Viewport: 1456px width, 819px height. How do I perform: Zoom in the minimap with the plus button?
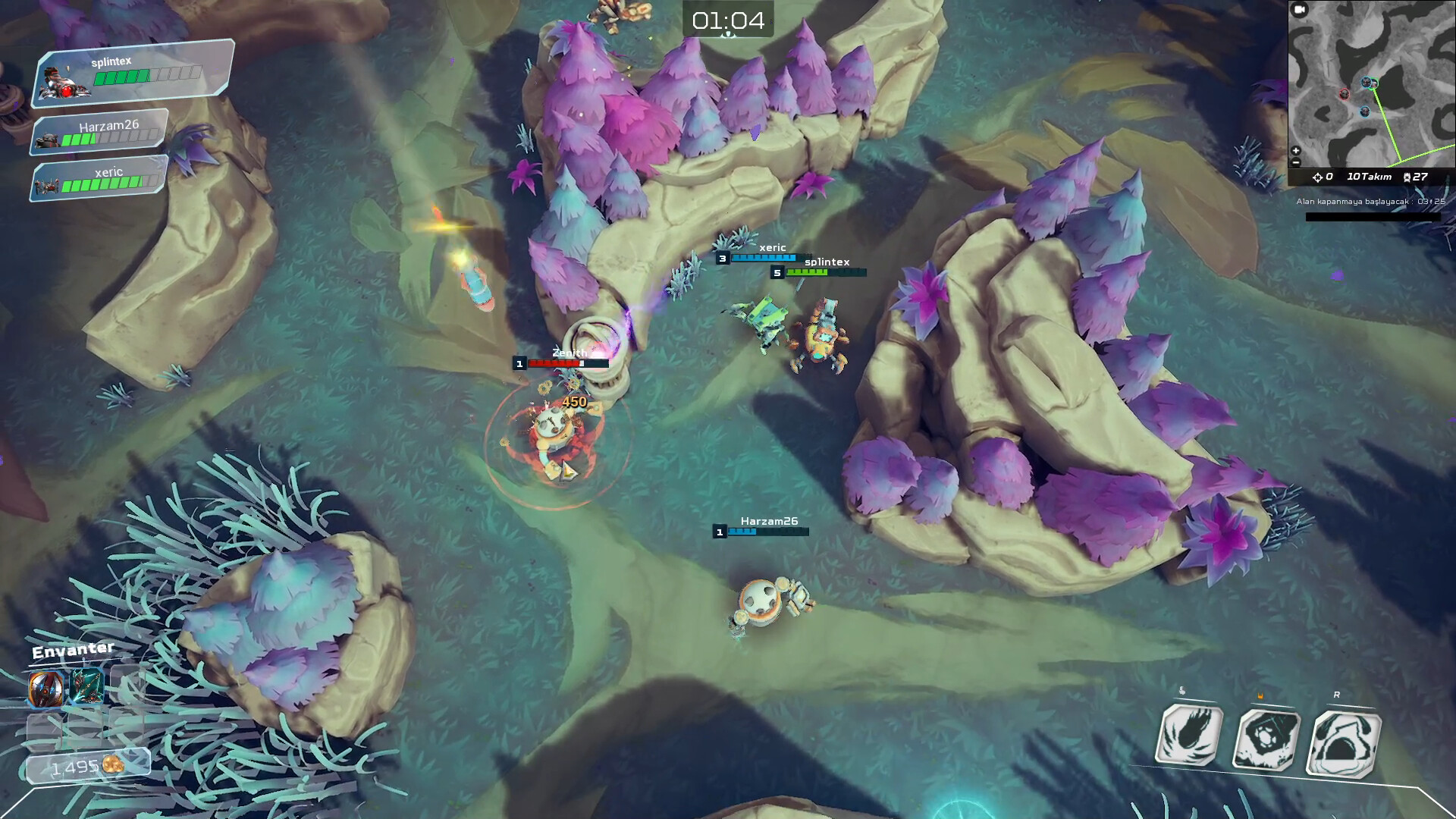point(1294,151)
